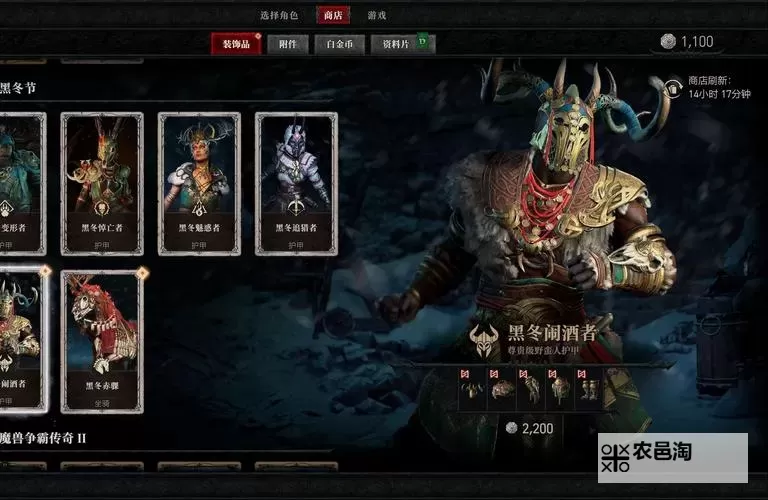Viewport: 768px width, 500px height.
Task: Switch to the 白金币 platinum category
Action: tap(338, 44)
